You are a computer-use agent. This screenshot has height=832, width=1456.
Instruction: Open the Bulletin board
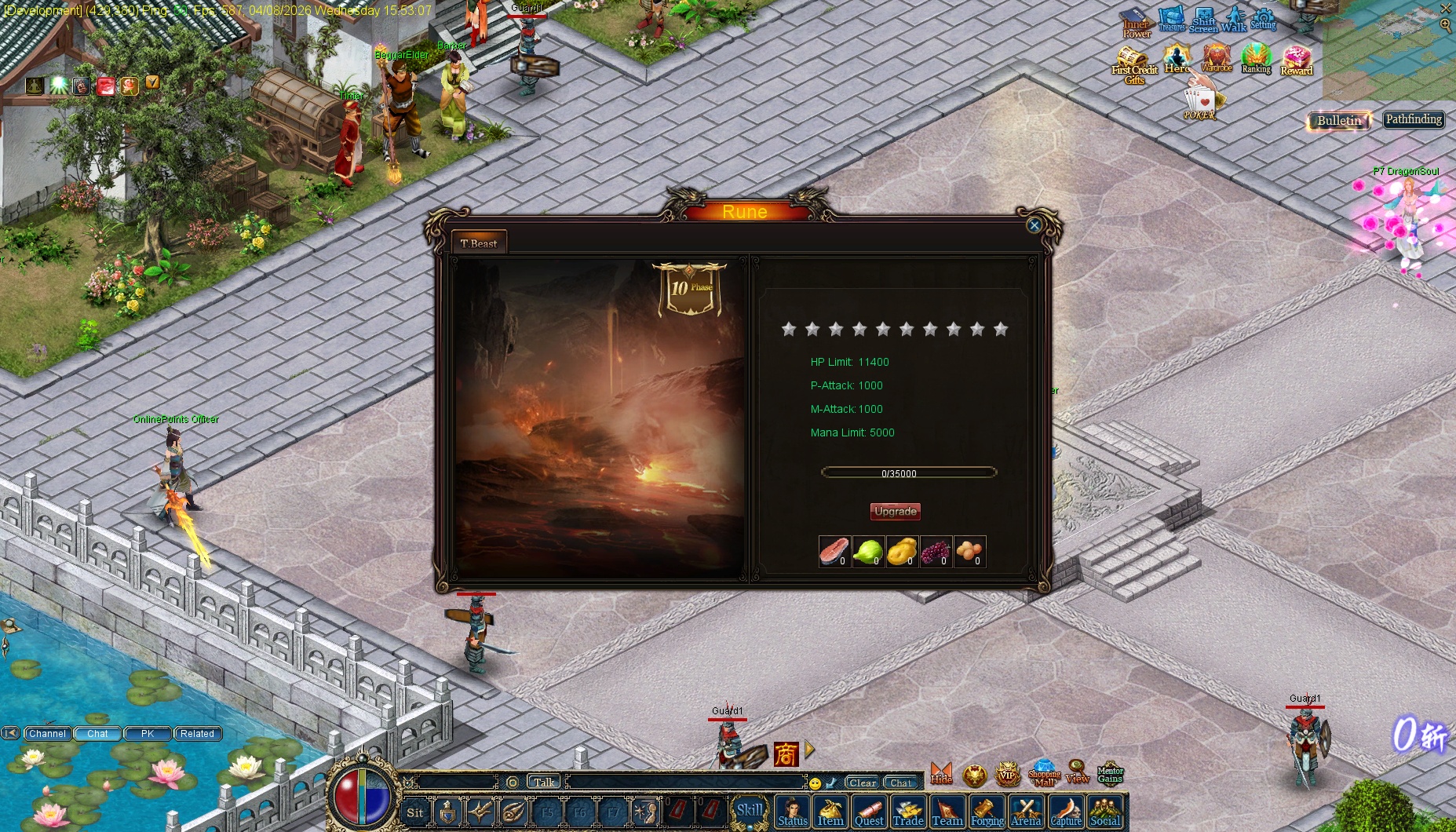pyautogui.click(x=1338, y=120)
